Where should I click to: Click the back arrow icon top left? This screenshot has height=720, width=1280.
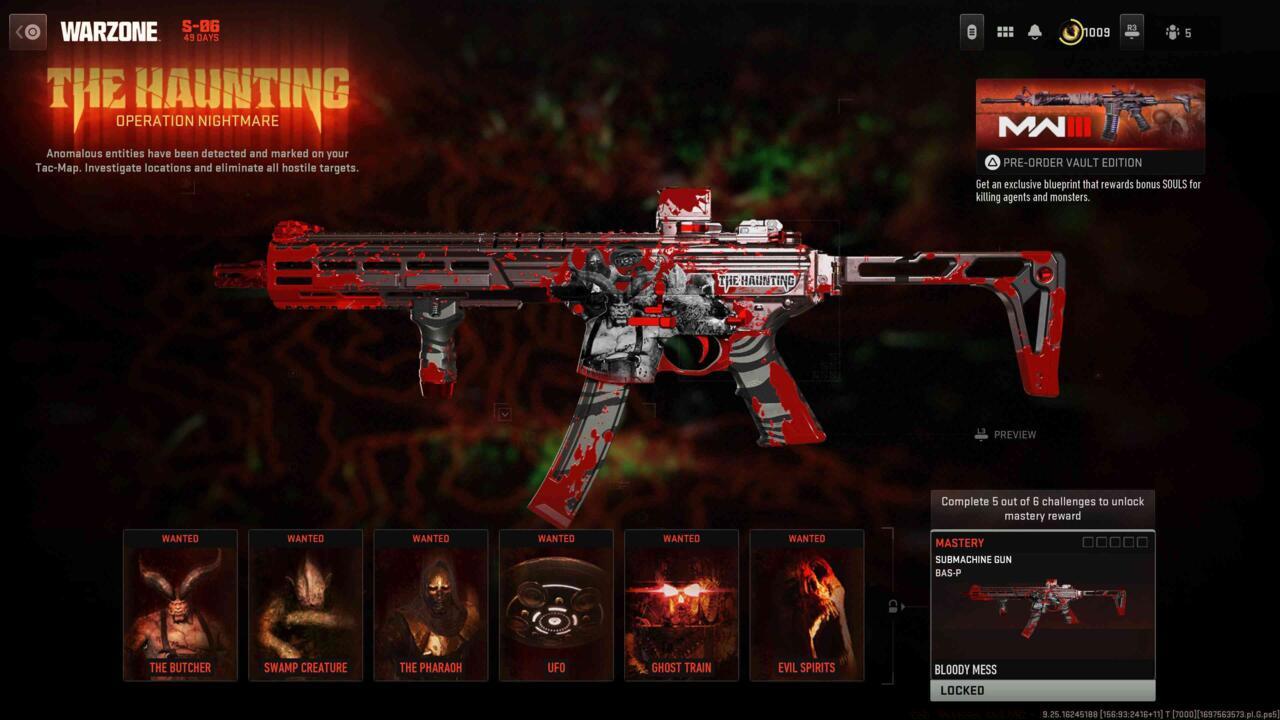click(27, 31)
